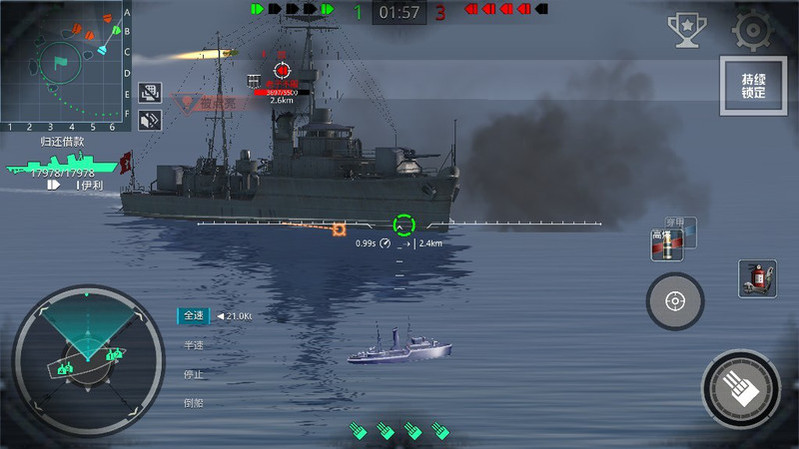The image size is (799, 449).
Task: Select the targeted enemy lock marker
Action: click(x=282, y=70)
